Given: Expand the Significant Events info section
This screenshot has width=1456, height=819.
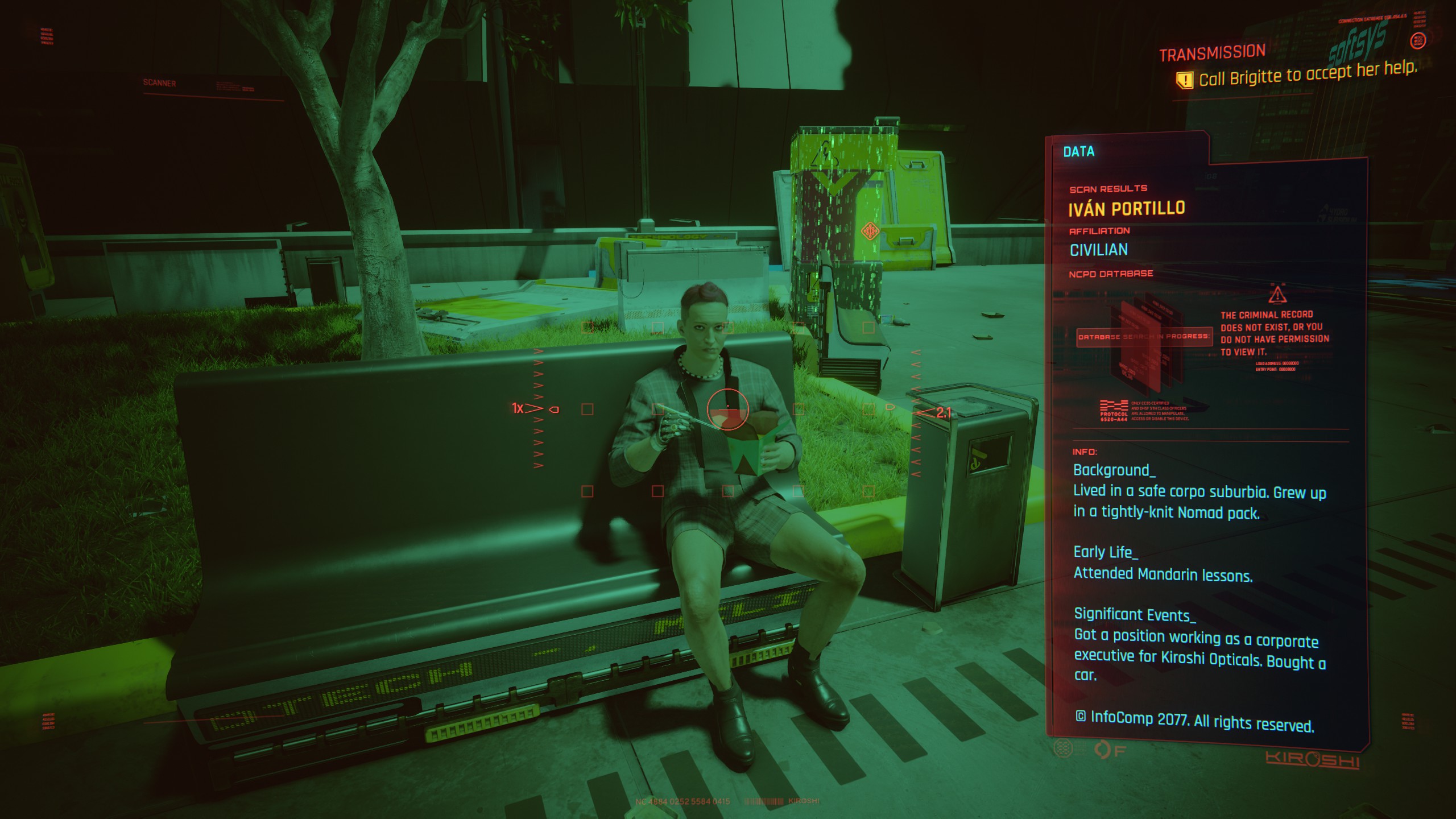Looking at the screenshot, I should coord(1134,614).
